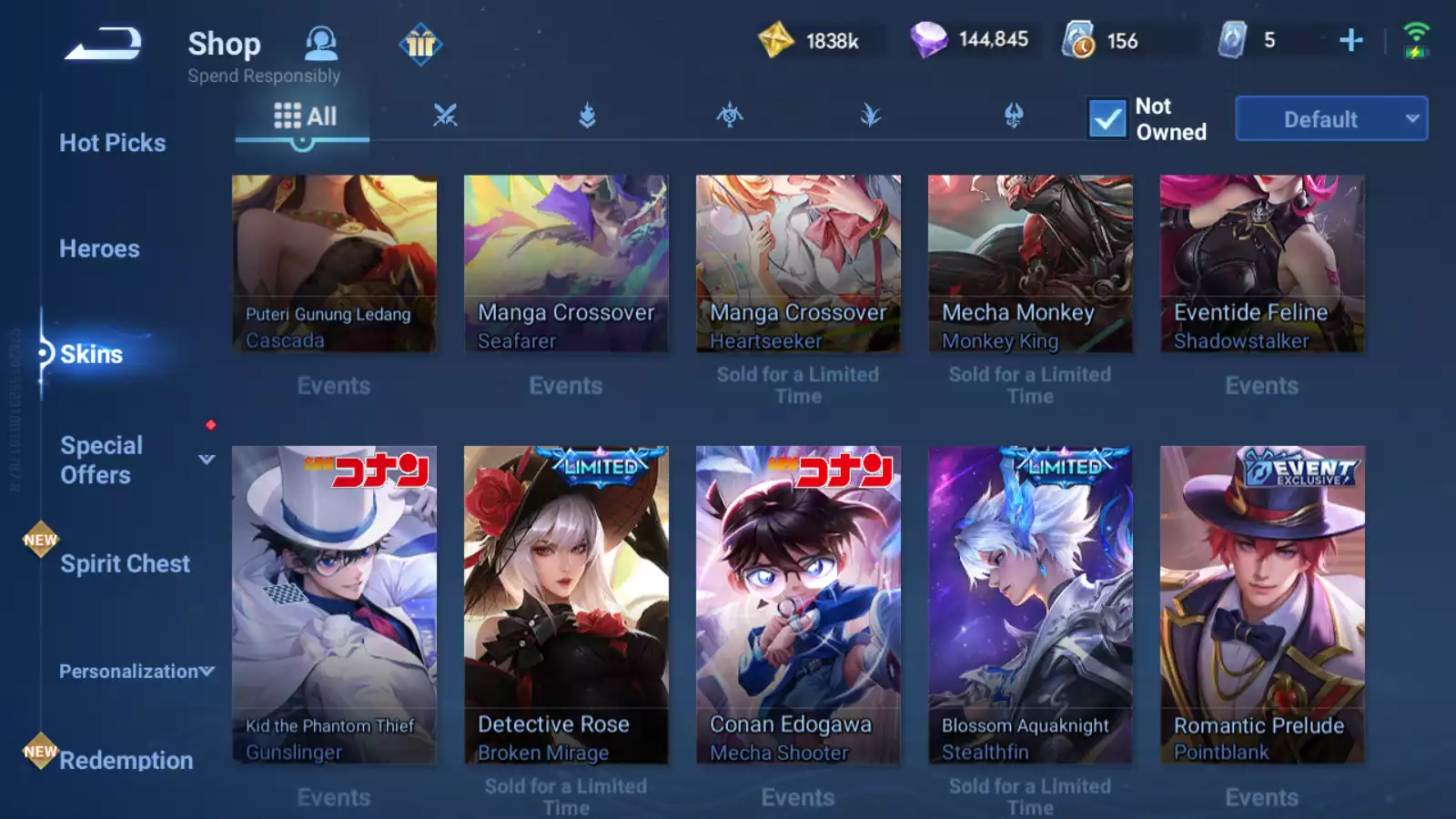Add more tickets with the plus button
Screen dimensions: 1456x819
coord(1350,40)
